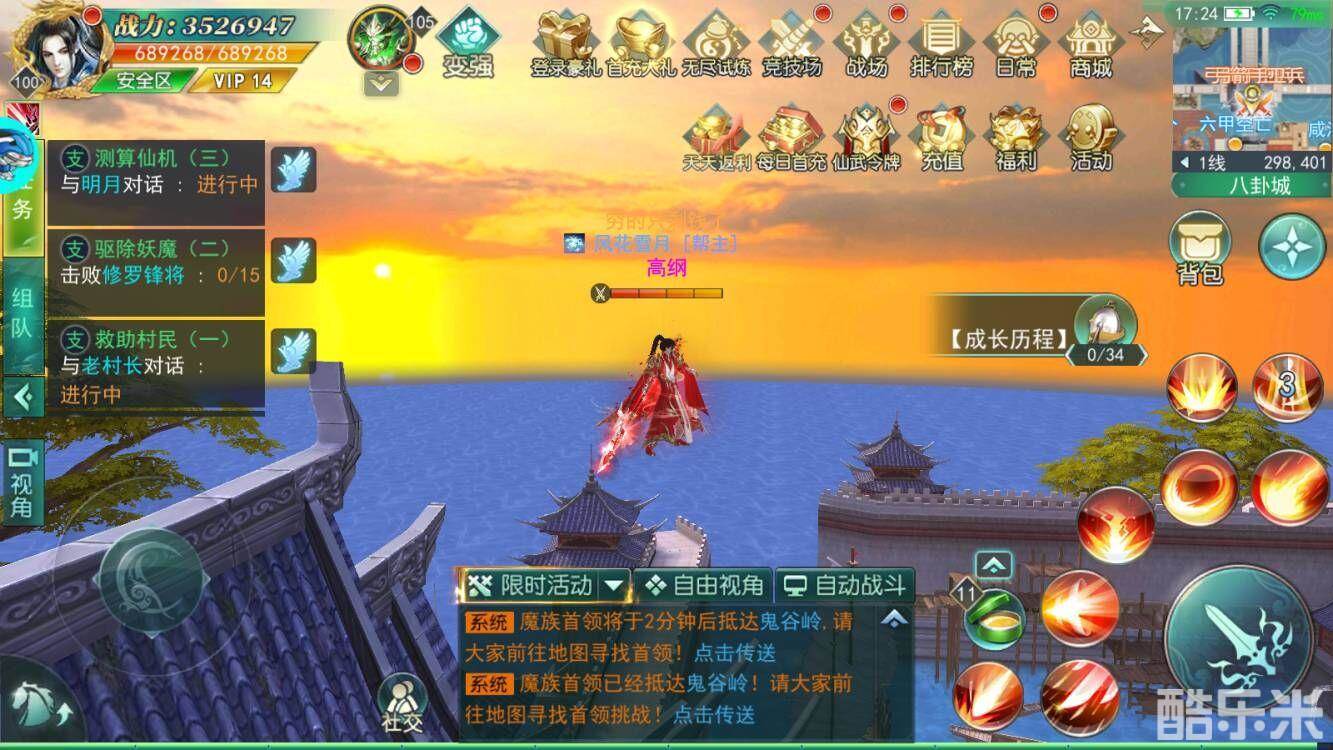The image size is (1333, 750).
Task: Toggle 自由视角 free camera mode
Action: click(703, 585)
